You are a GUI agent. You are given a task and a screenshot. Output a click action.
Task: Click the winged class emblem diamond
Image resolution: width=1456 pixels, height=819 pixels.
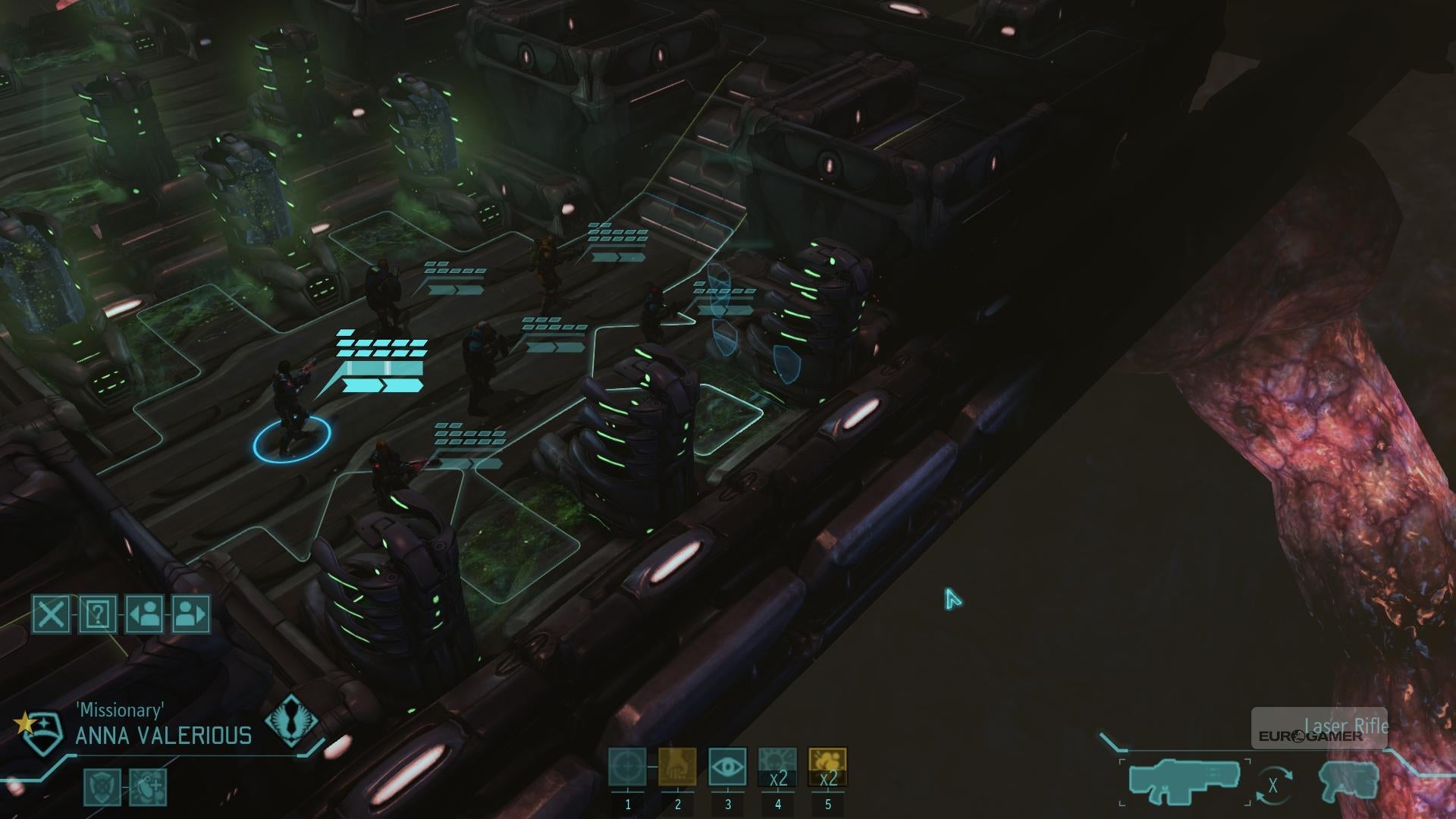tap(292, 720)
